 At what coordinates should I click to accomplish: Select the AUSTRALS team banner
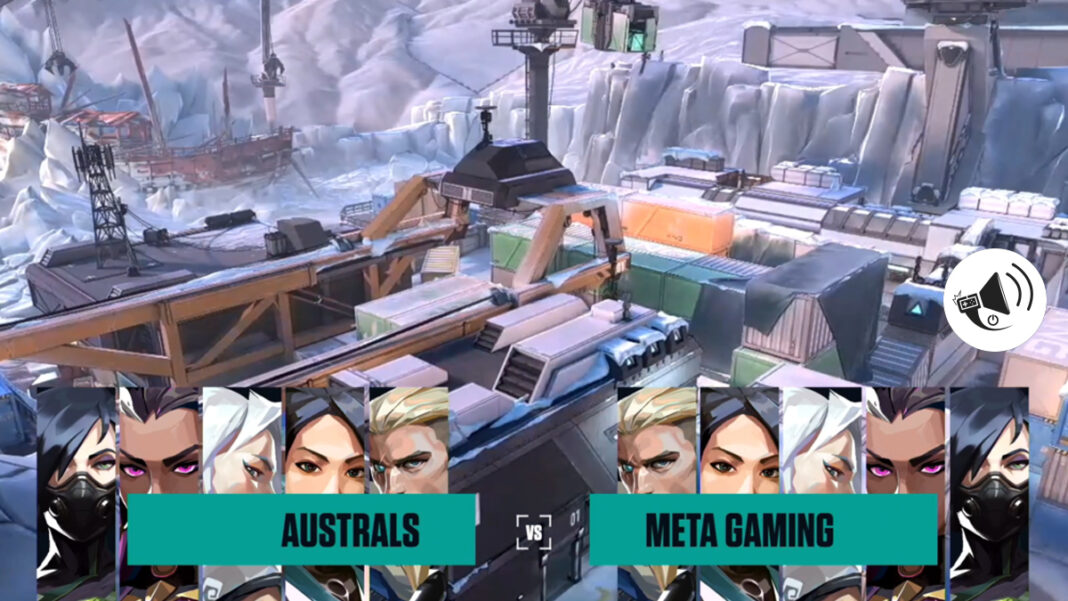tap(301, 529)
